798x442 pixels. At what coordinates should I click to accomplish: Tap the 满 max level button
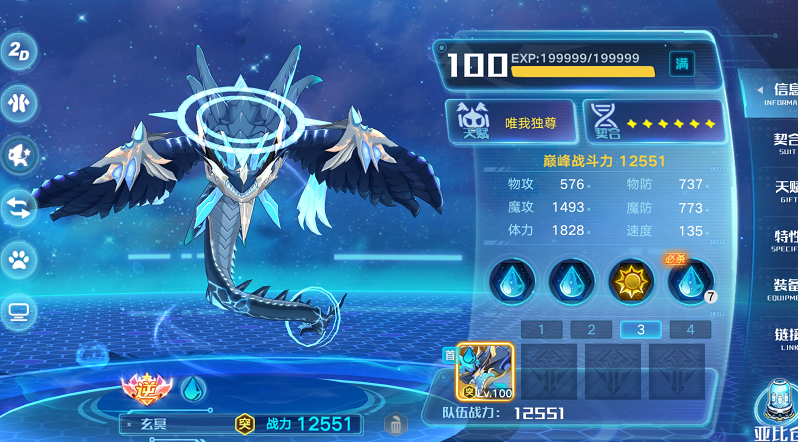(682, 64)
